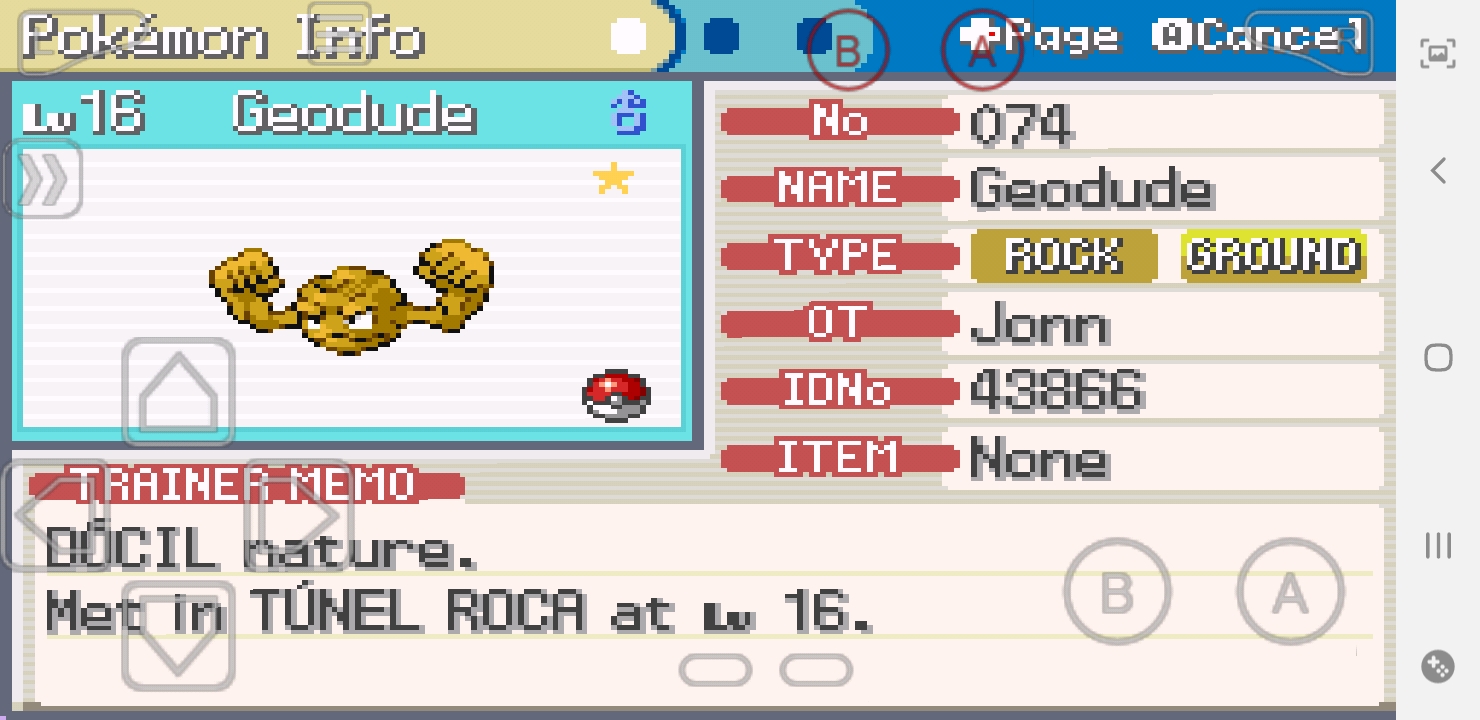1480x720 pixels.
Task: Expand the side drawer with the >> arrow
Action: click(42, 180)
